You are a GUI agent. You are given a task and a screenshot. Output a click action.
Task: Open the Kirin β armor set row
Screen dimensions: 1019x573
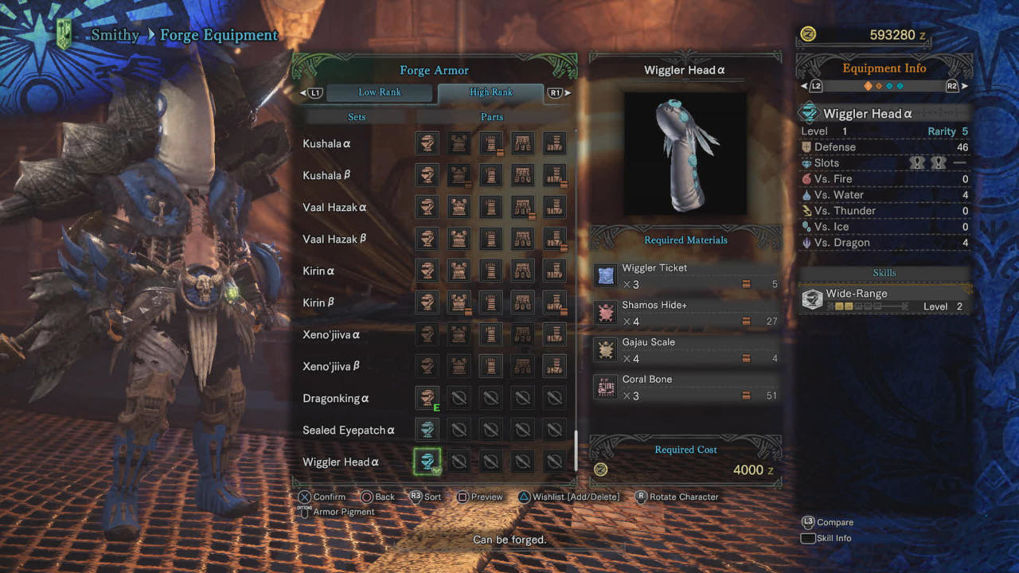coord(319,303)
